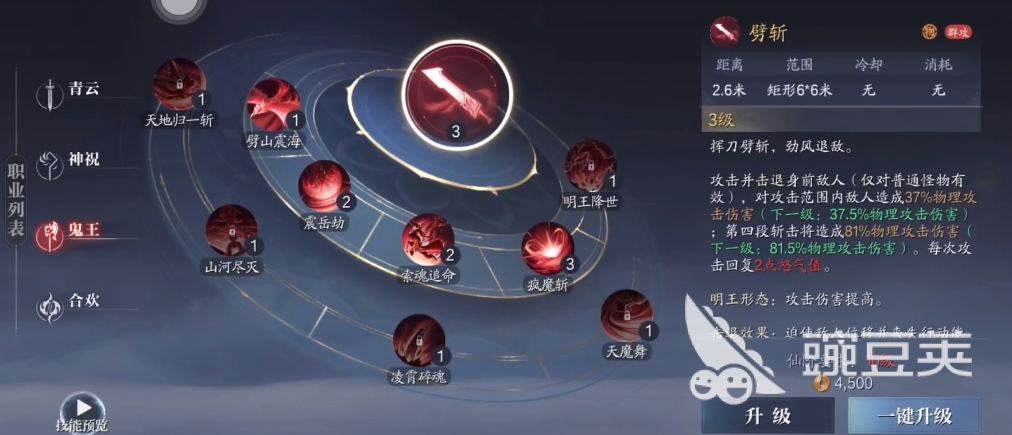
Task: Play the 技能预览 skill preview
Action: tap(82, 410)
